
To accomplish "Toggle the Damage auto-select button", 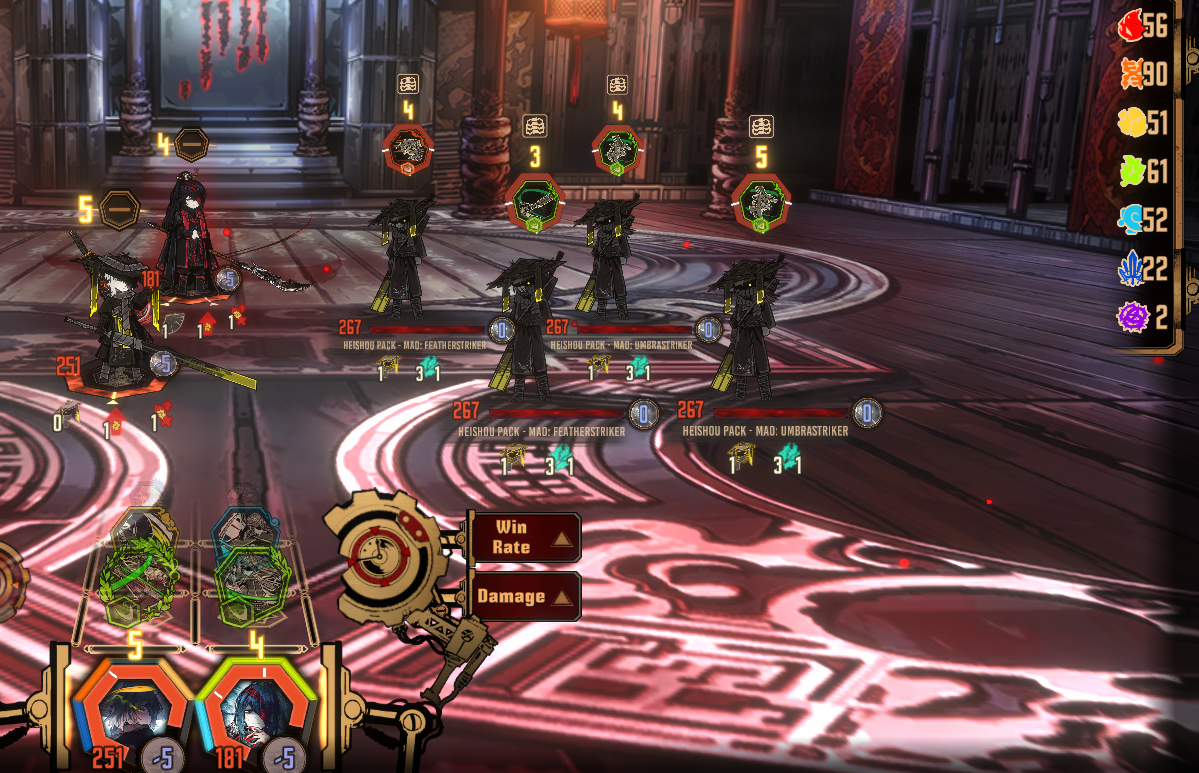I will coord(523,596).
